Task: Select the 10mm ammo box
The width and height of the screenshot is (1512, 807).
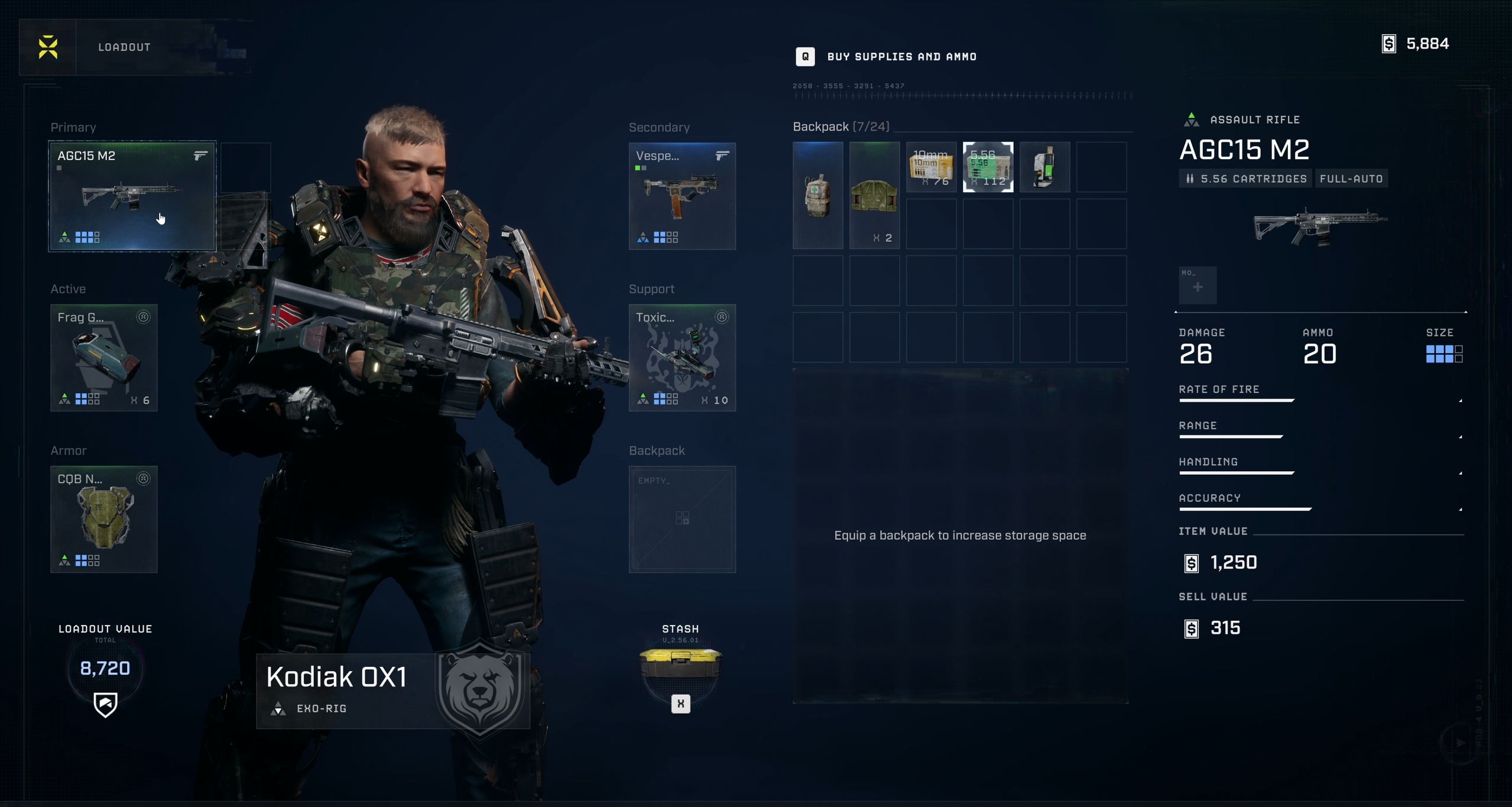Action: (x=931, y=167)
